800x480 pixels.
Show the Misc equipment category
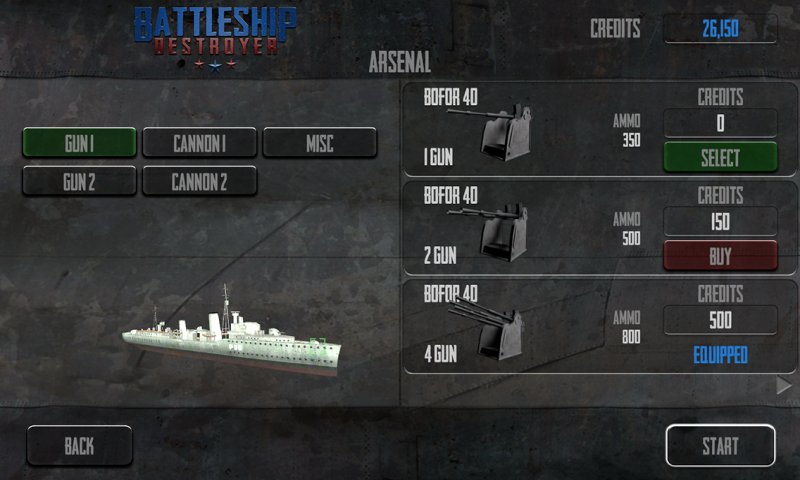(319, 143)
